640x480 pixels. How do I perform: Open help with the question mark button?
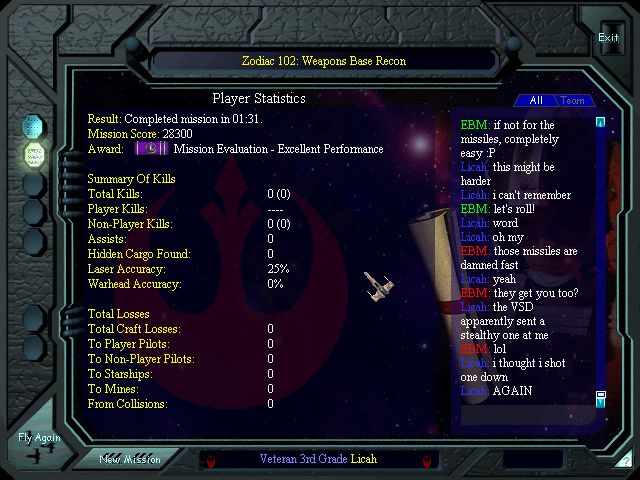click(626, 461)
